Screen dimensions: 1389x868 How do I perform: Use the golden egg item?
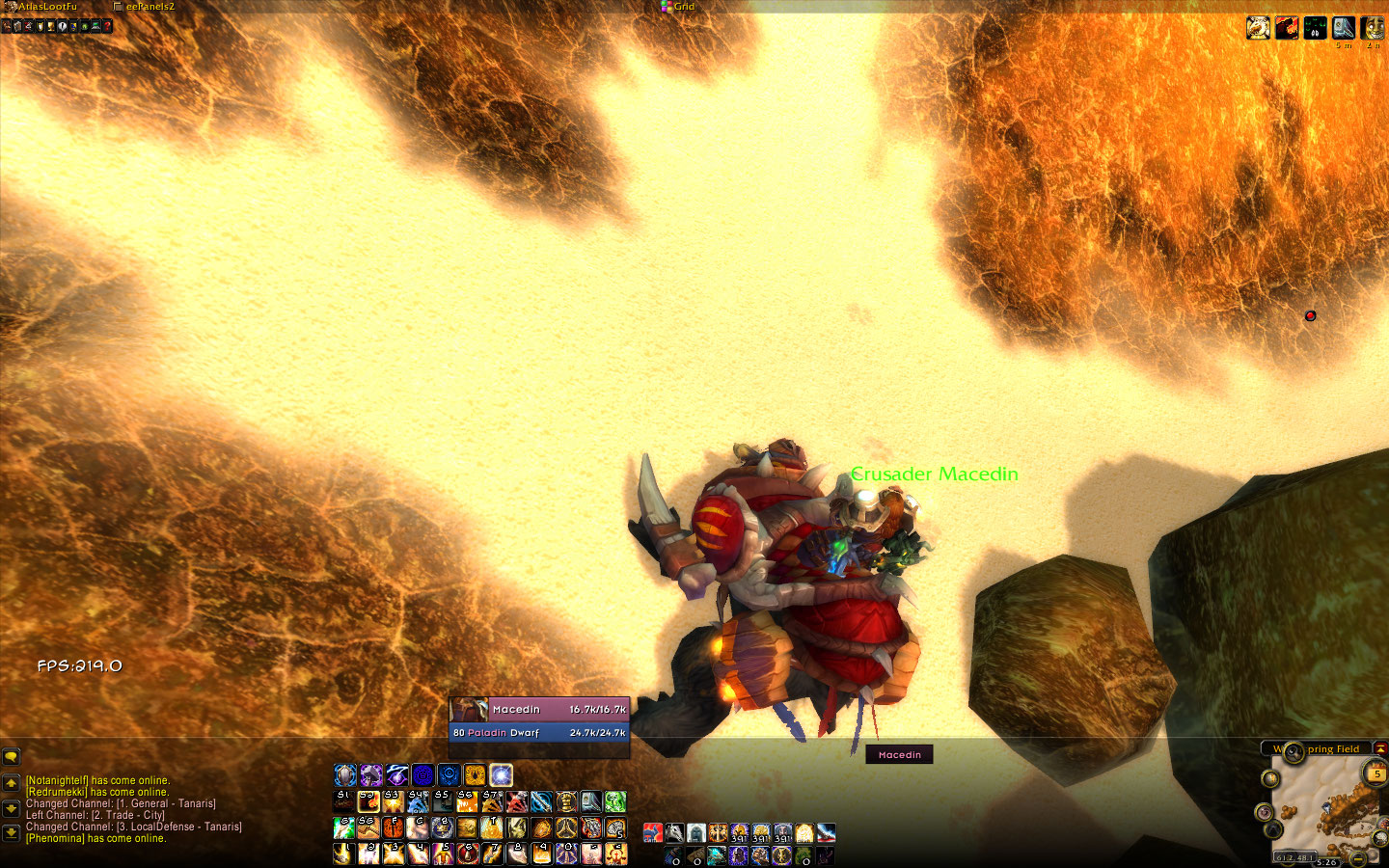click(804, 833)
